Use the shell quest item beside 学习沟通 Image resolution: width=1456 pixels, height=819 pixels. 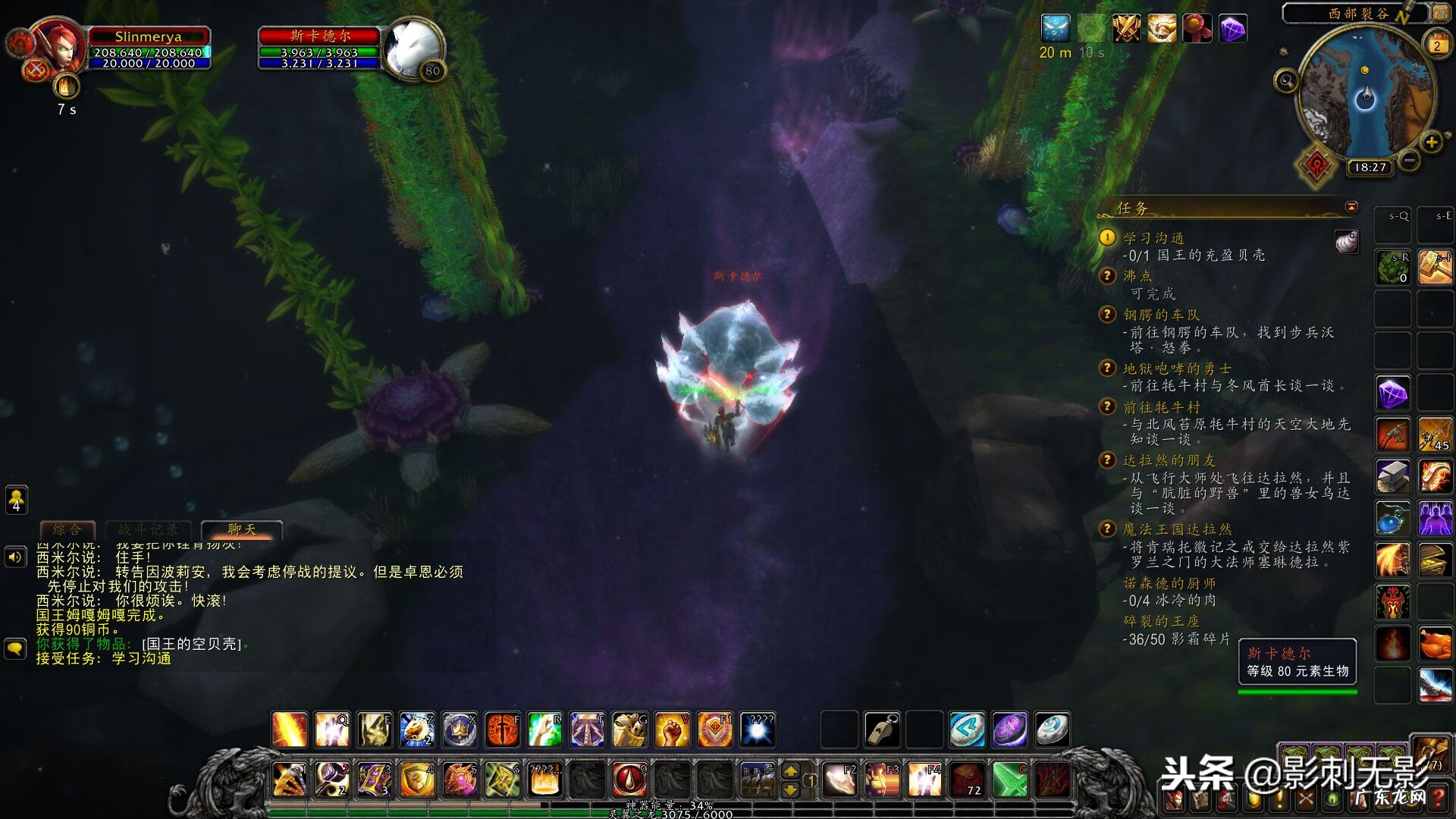[x=1347, y=242]
